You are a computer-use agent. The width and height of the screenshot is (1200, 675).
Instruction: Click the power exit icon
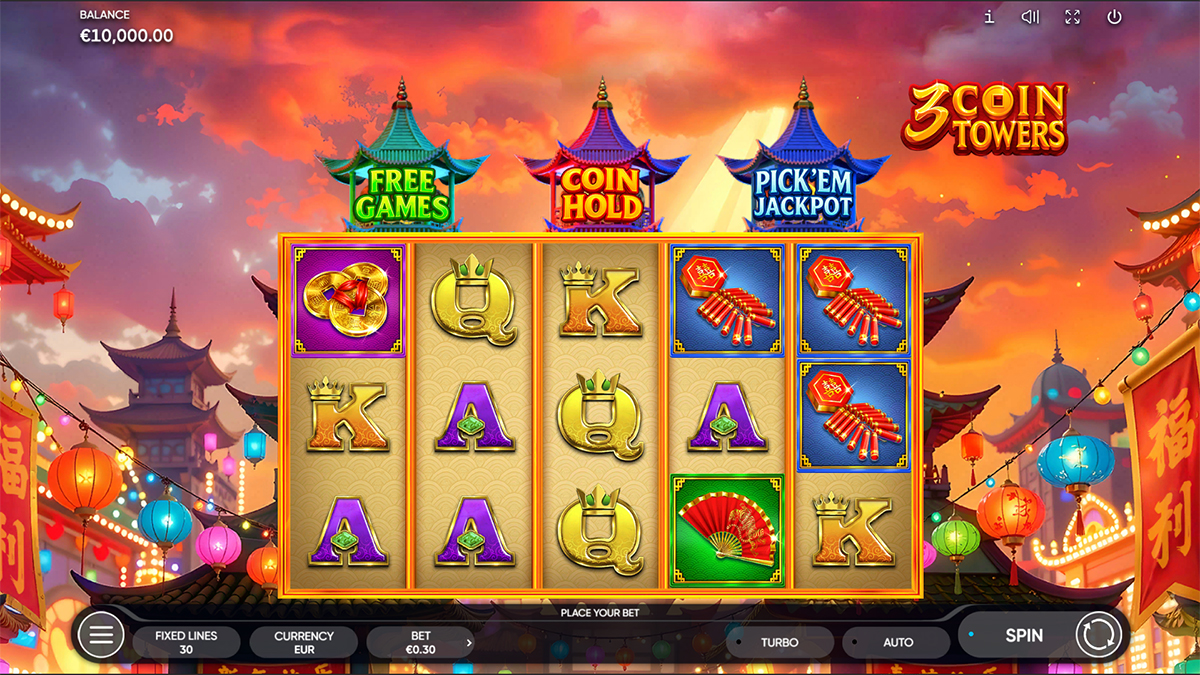pyautogui.click(x=1114, y=17)
